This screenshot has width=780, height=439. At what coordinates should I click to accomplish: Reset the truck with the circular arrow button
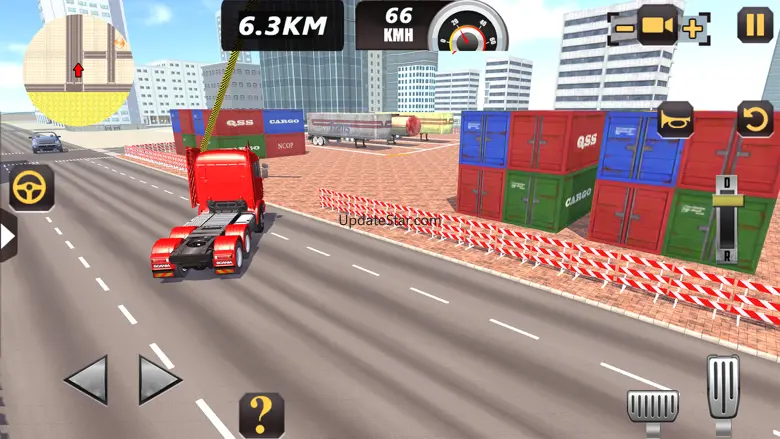click(x=755, y=119)
